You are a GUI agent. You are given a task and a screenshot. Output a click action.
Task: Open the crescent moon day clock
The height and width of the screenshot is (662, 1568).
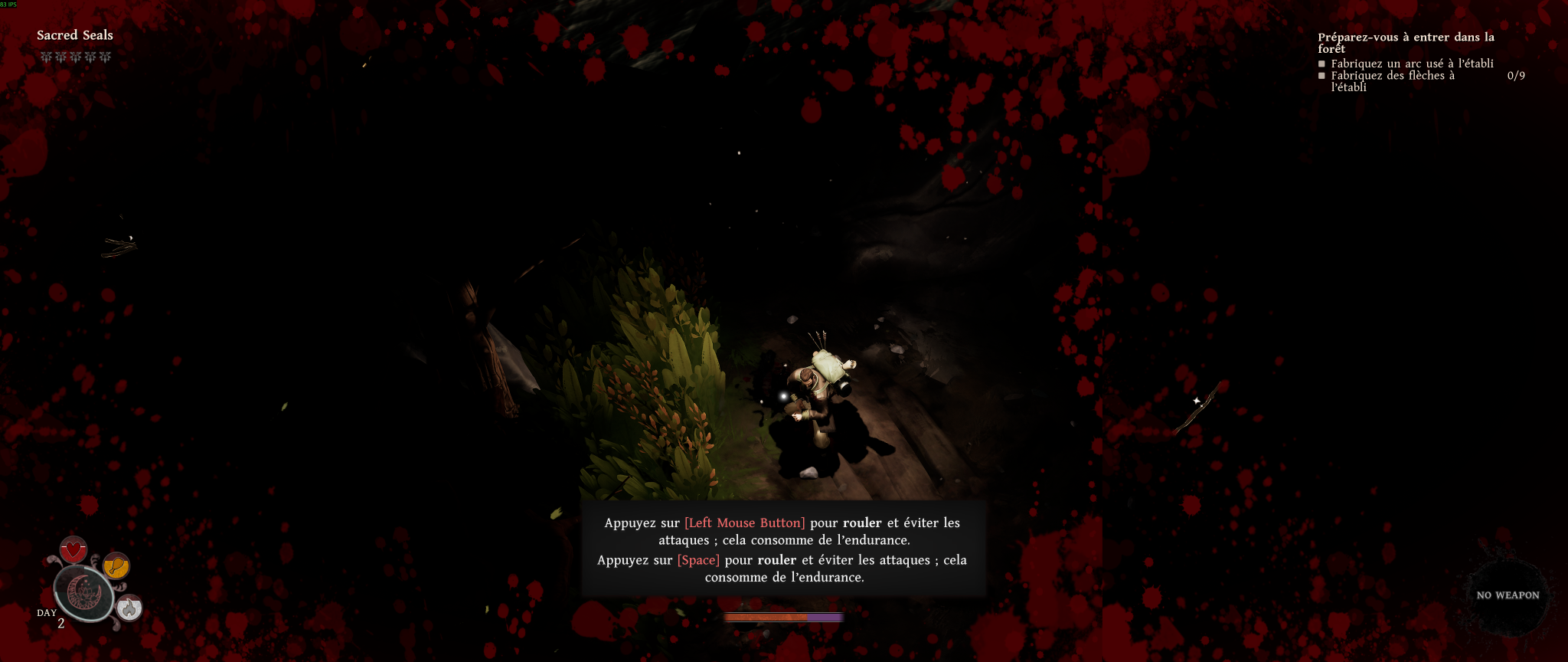click(x=83, y=593)
